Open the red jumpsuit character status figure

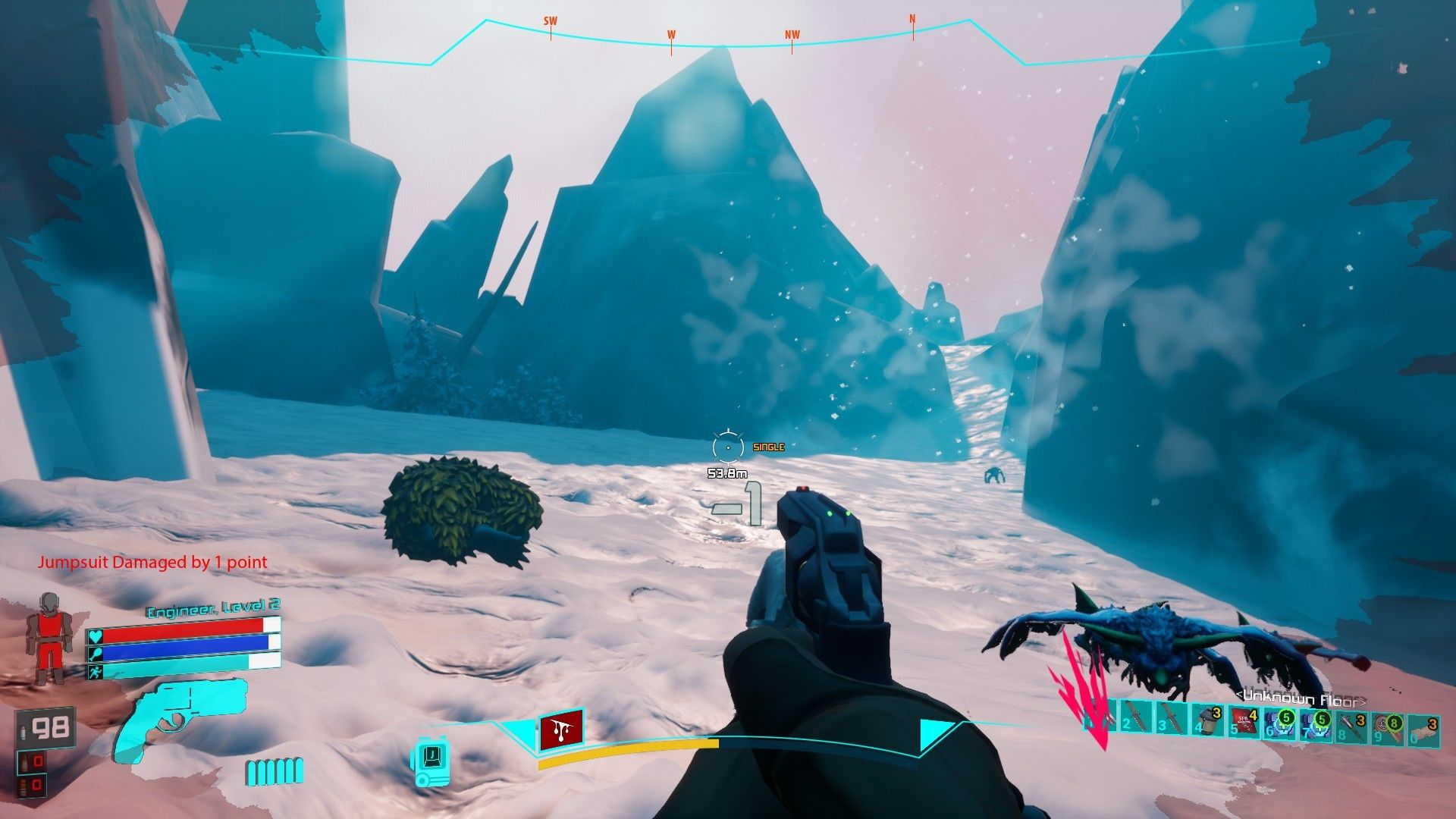click(50, 637)
